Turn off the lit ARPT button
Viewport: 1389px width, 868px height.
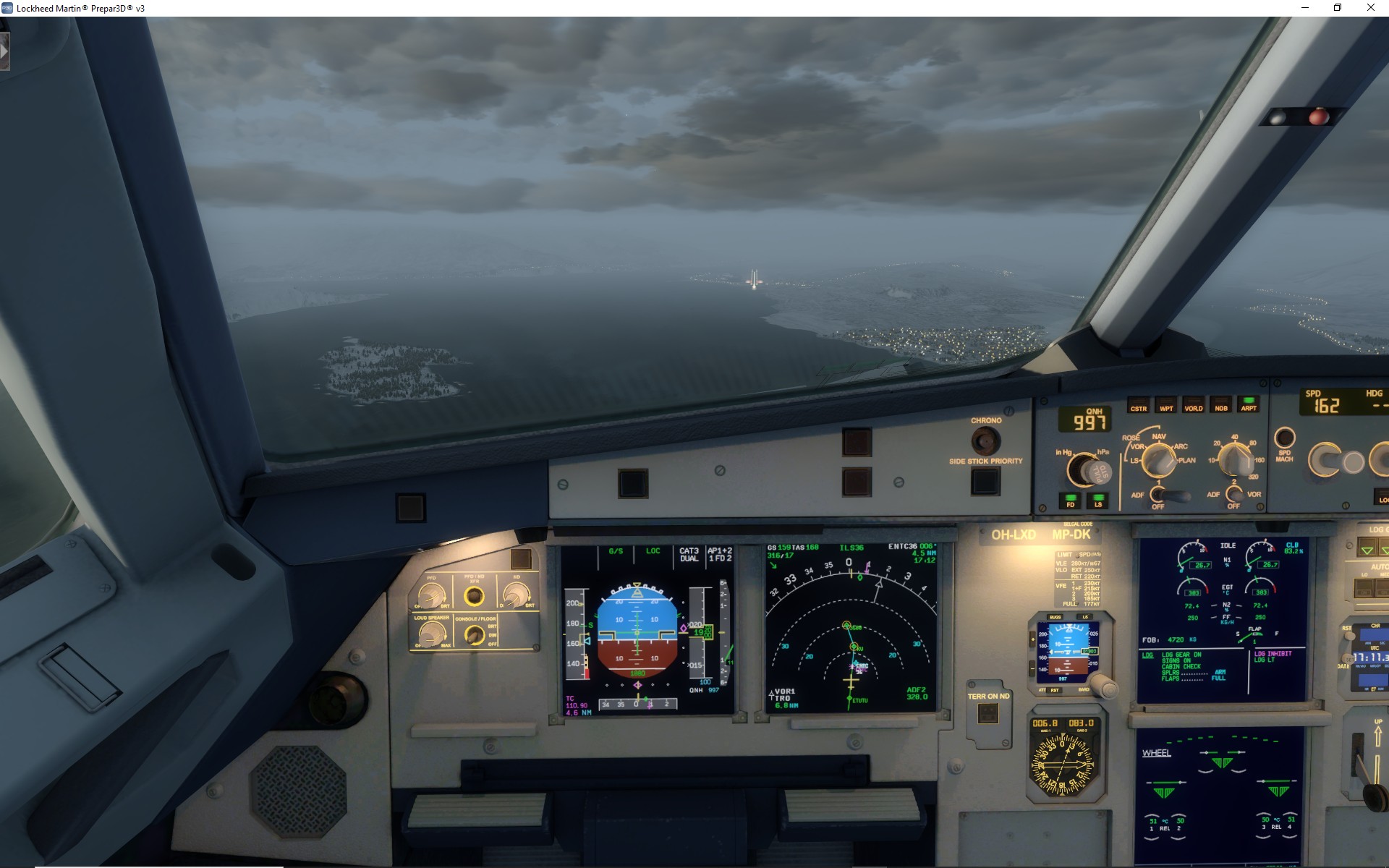pyautogui.click(x=1249, y=404)
